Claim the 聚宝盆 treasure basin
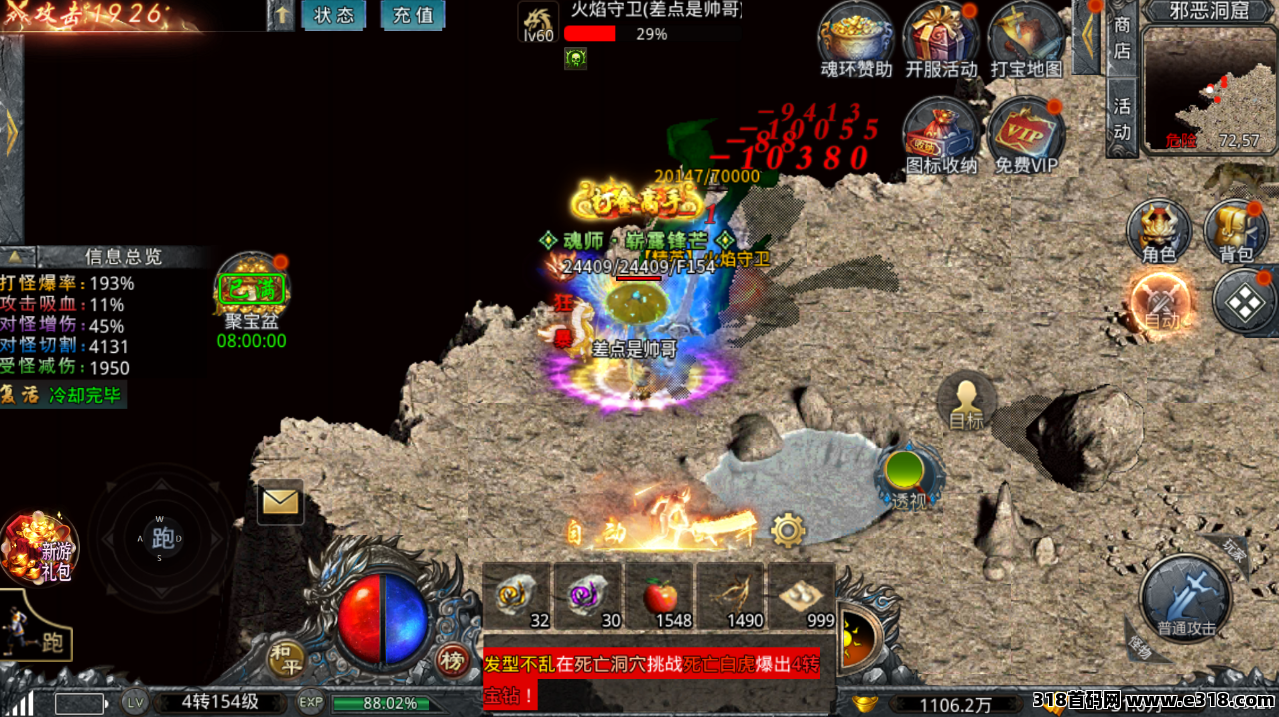Screen dimensions: 1279x717 tap(252, 292)
